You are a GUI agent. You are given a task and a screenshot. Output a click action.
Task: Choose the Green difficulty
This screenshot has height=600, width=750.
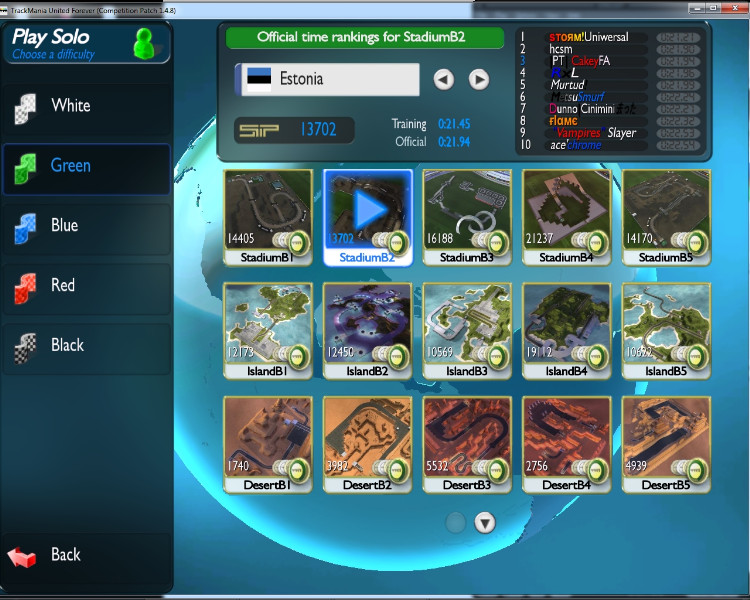pyautogui.click(x=85, y=166)
